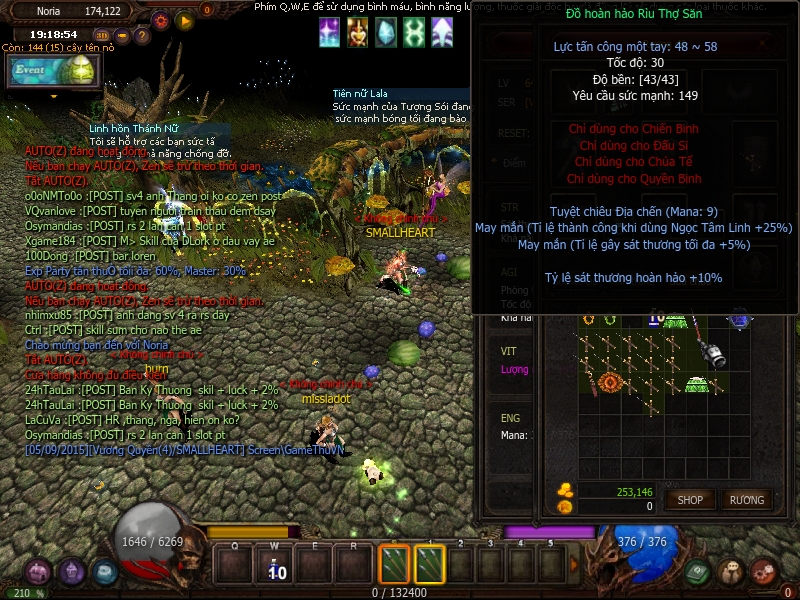Pick the hammer item in inventory

click(x=712, y=352)
